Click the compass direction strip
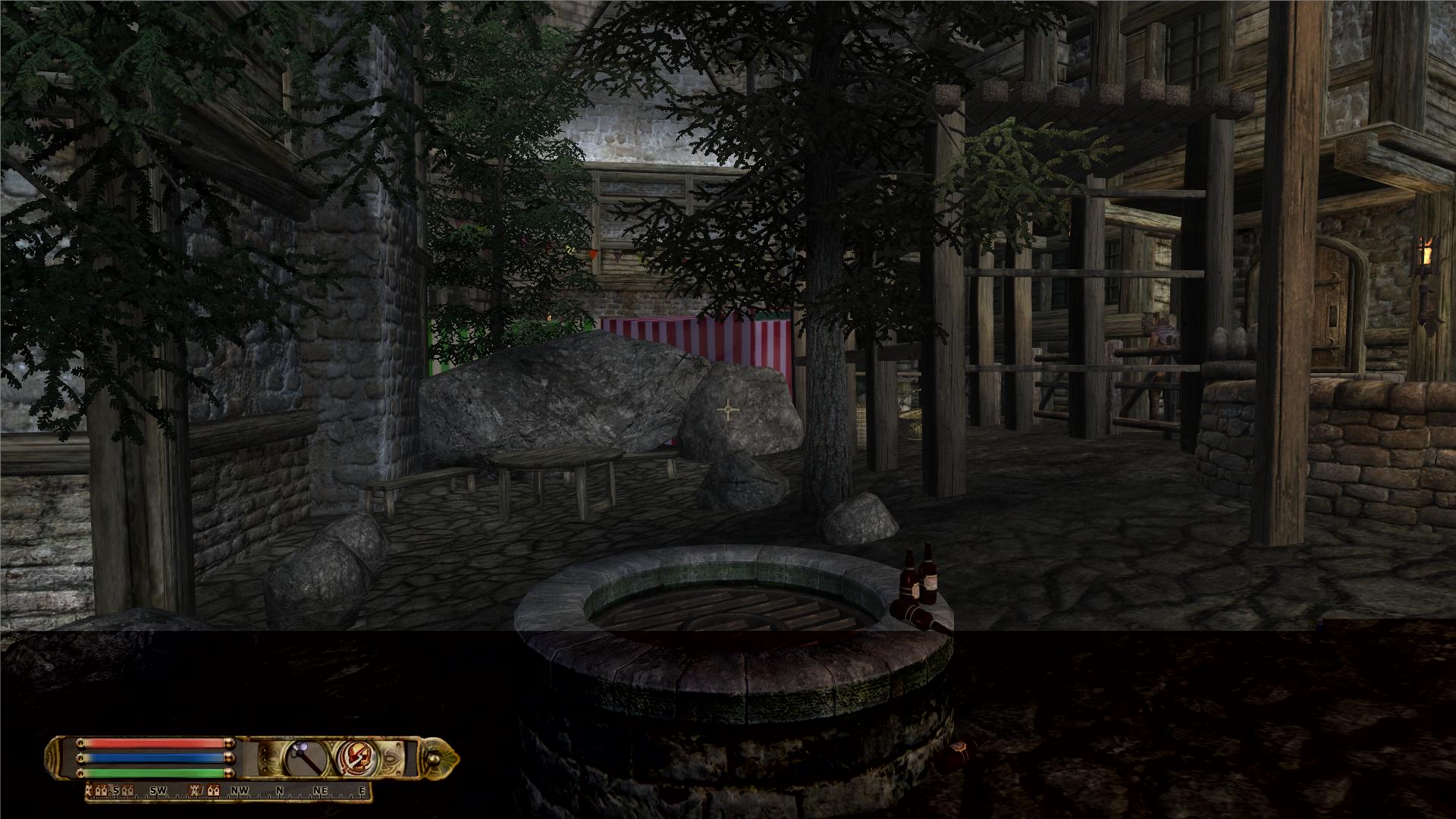1456x819 pixels. point(229,791)
